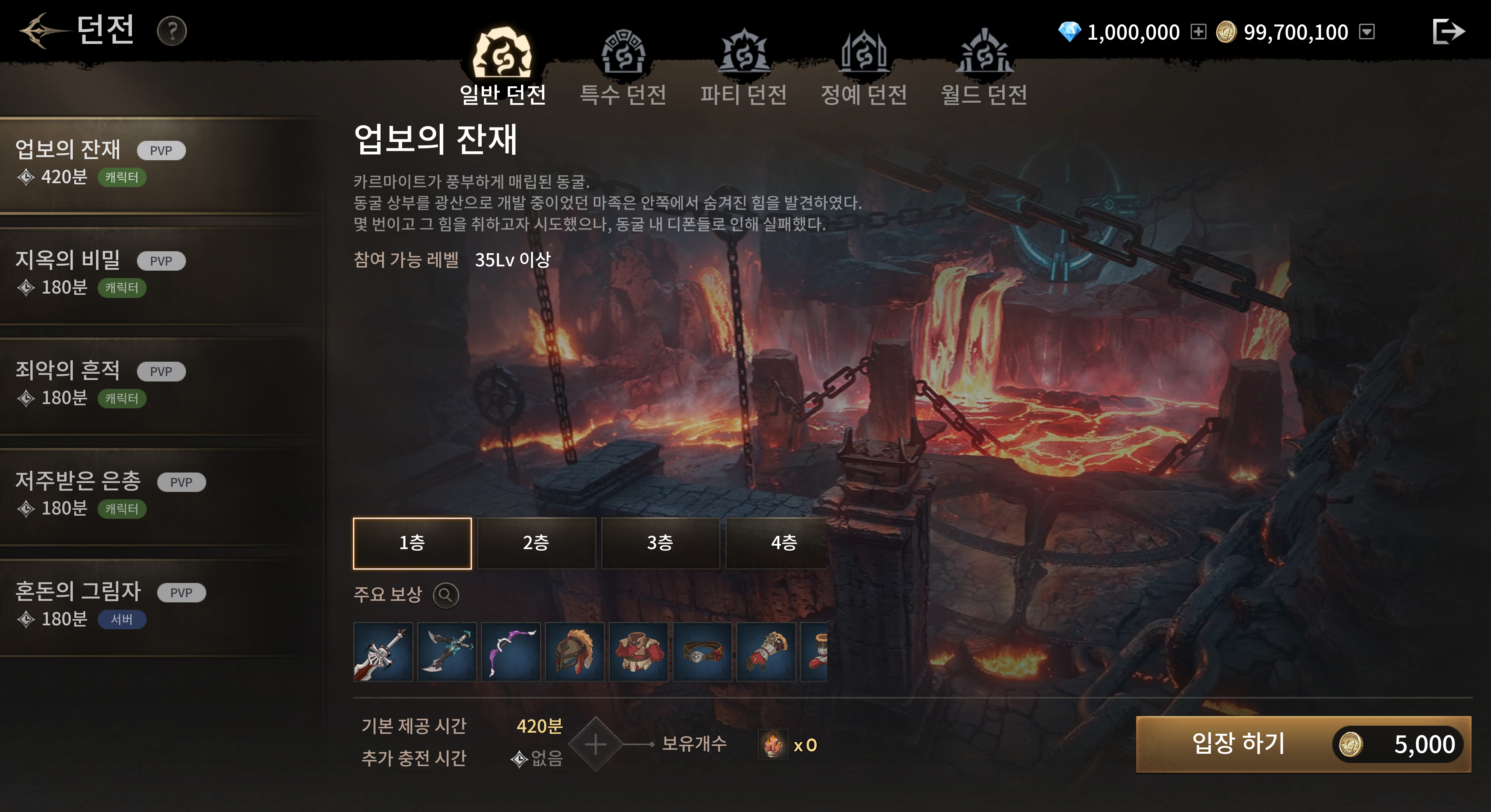
Task: Go back using the arrow beside 던전
Action: pyautogui.click(x=39, y=30)
